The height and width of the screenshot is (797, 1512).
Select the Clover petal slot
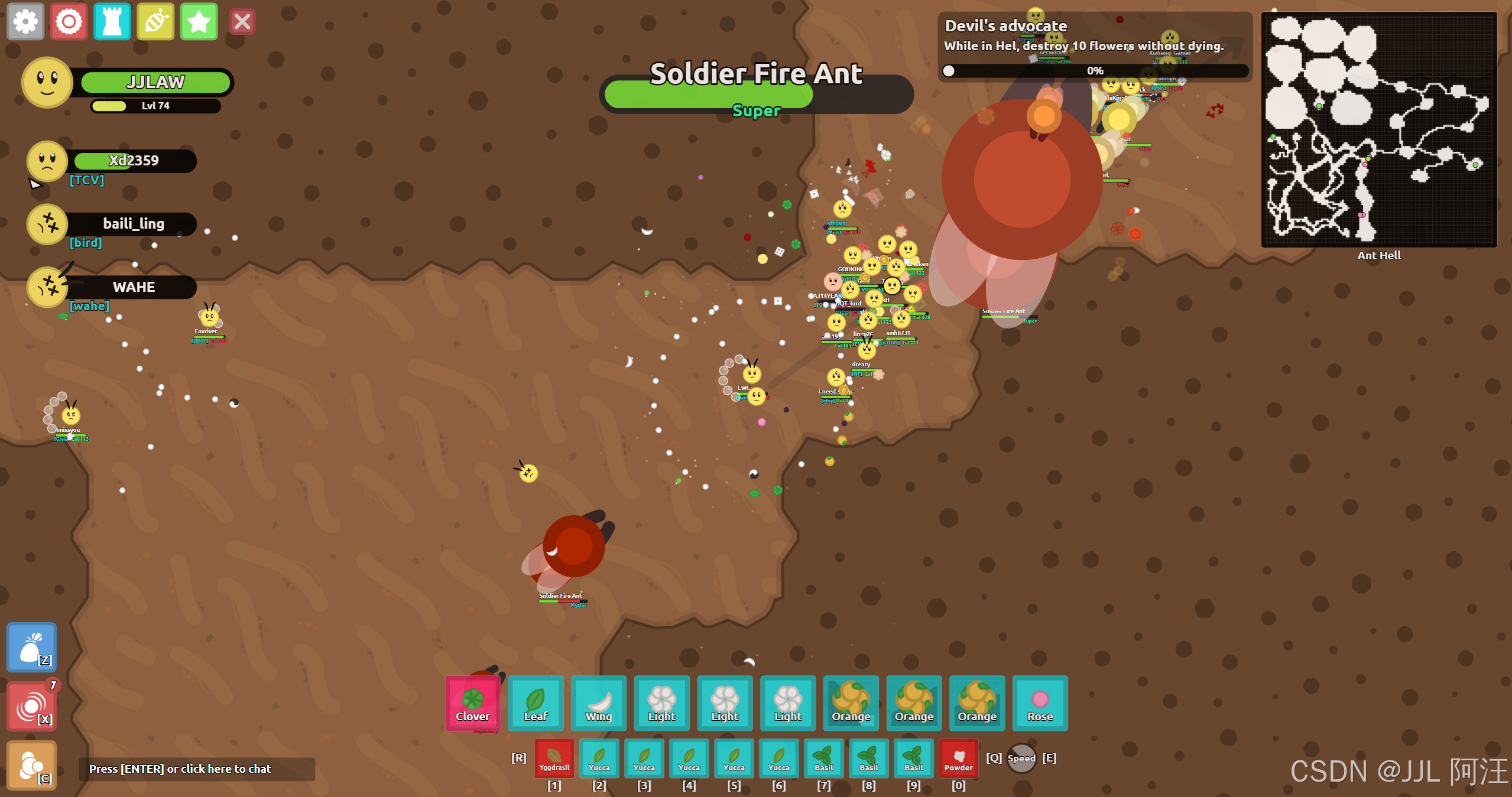472,703
